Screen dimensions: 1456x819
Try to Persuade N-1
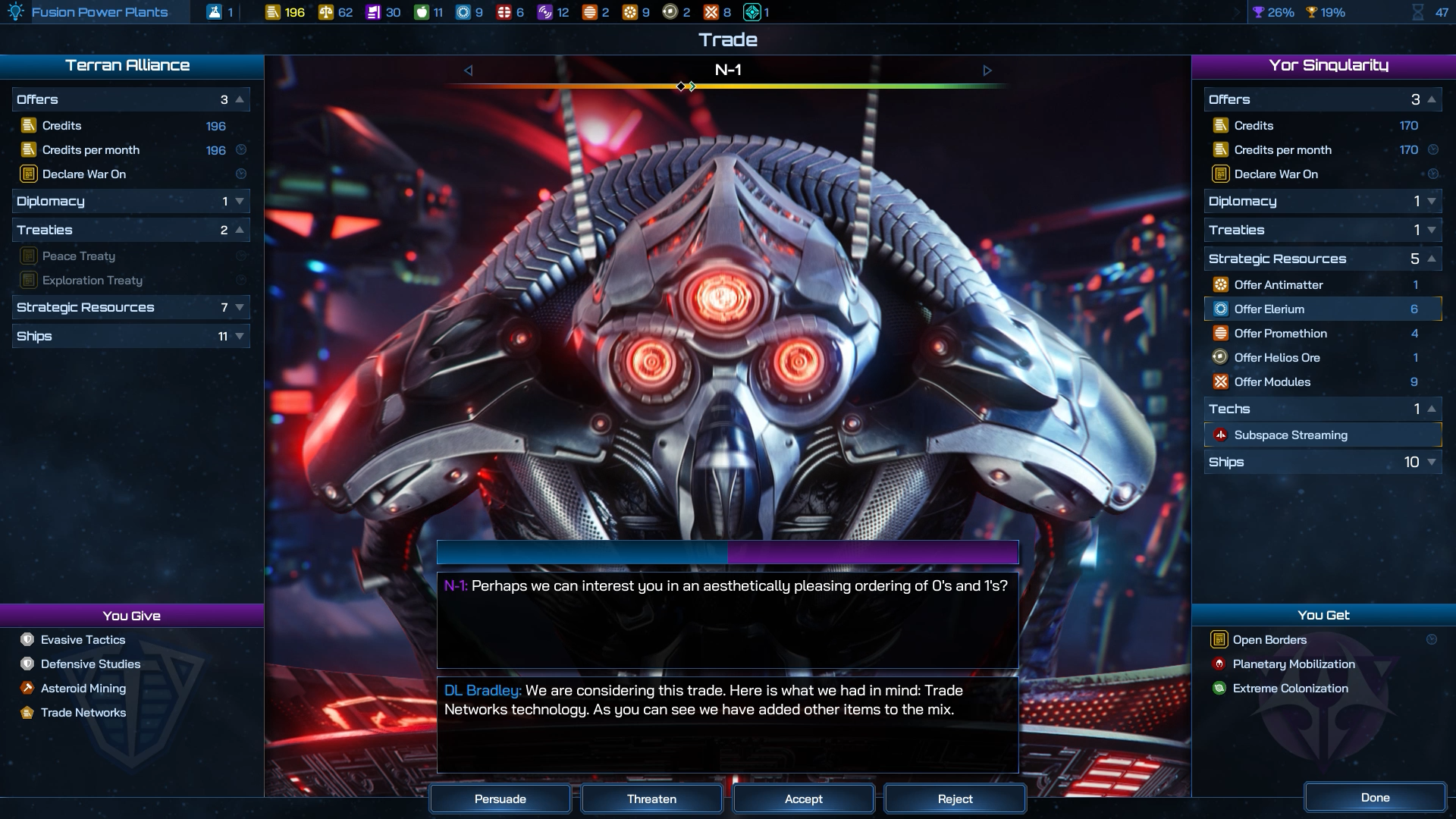(500, 799)
